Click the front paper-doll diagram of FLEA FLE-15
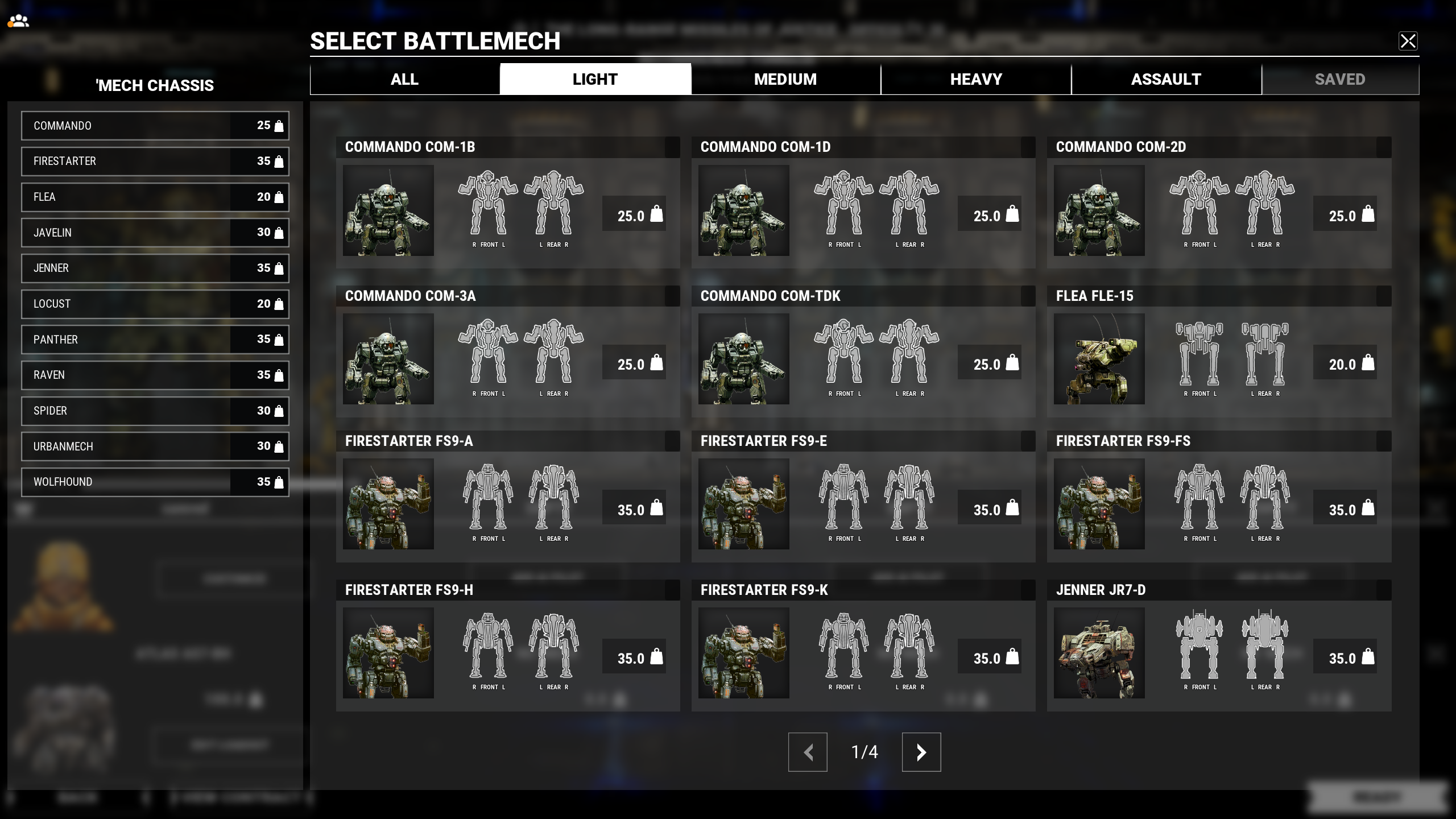Viewport: 1456px width, 819px height. click(x=1199, y=353)
